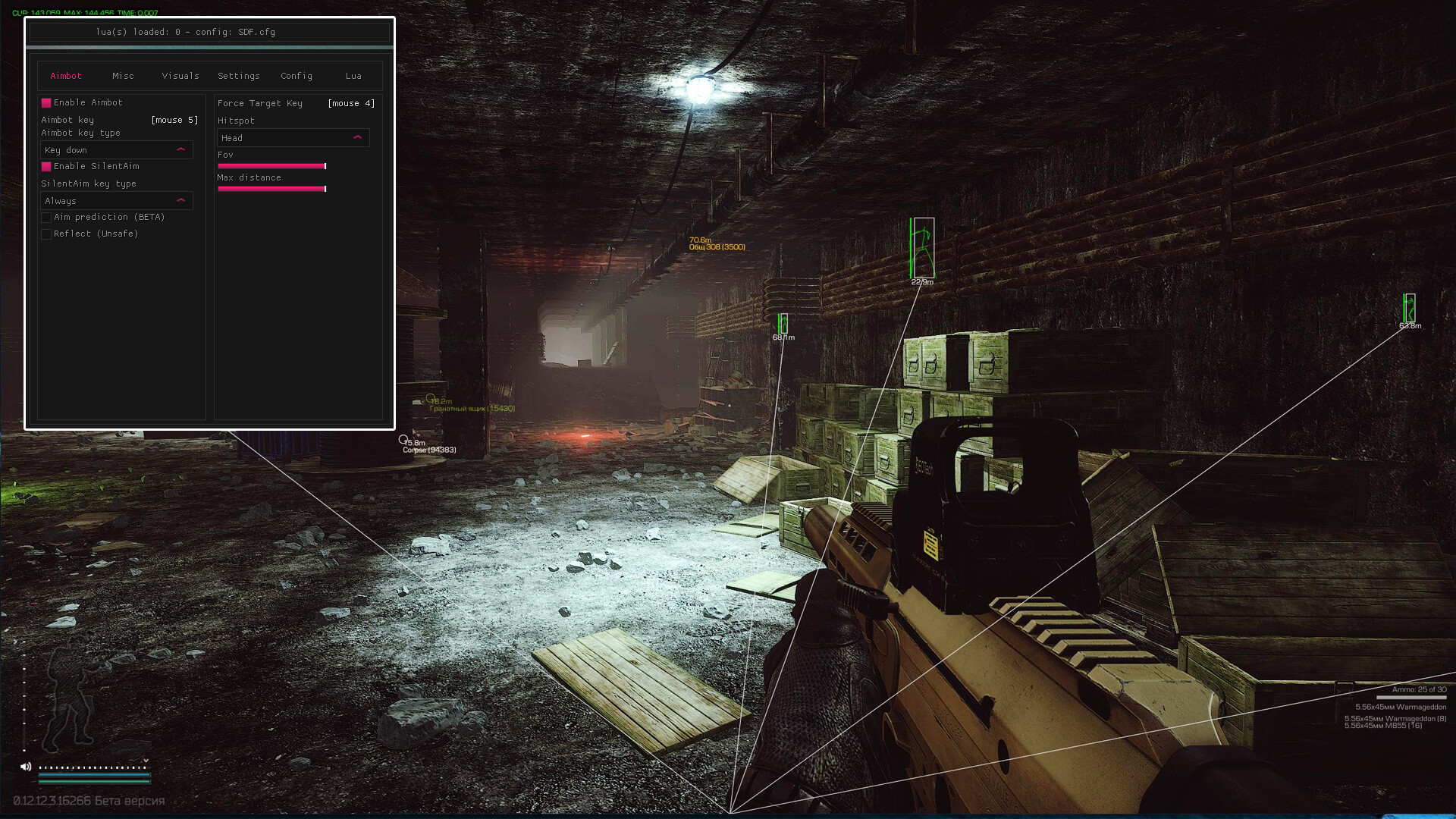This screenshot has width=1456, height=819.
Task: Change the Force Target Key binding
Action: [x=350, y=103]
